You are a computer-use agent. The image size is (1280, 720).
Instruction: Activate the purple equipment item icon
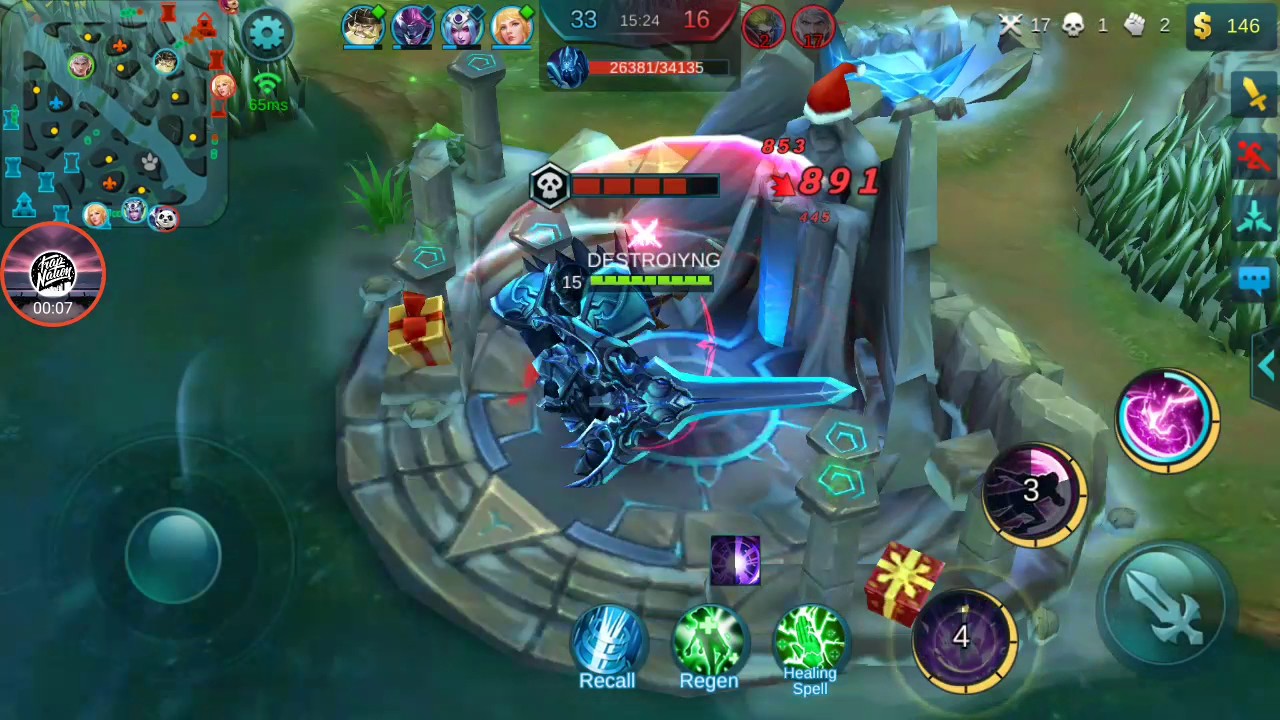736,562
